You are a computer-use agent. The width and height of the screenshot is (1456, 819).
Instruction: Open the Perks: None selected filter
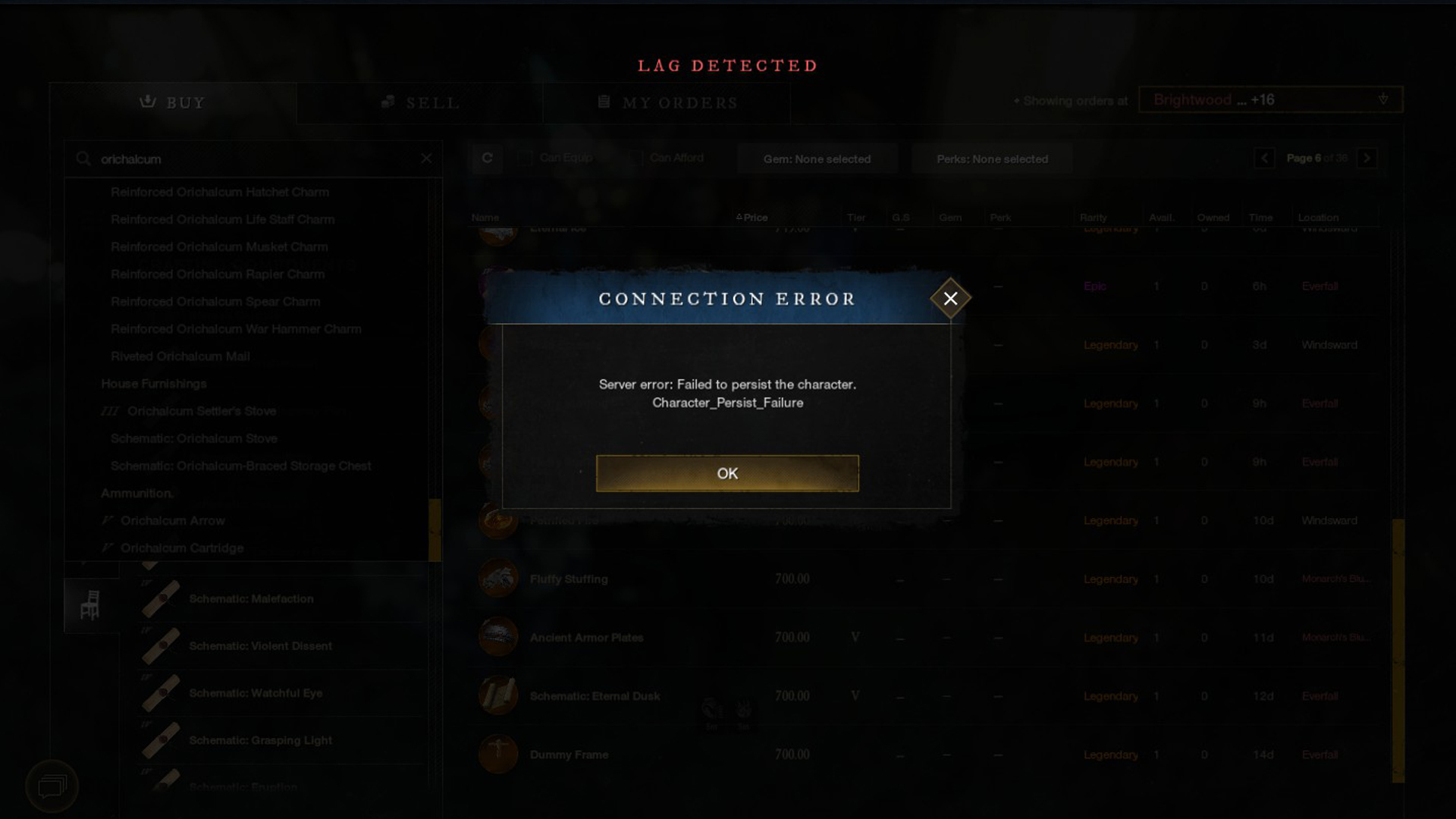991,158
